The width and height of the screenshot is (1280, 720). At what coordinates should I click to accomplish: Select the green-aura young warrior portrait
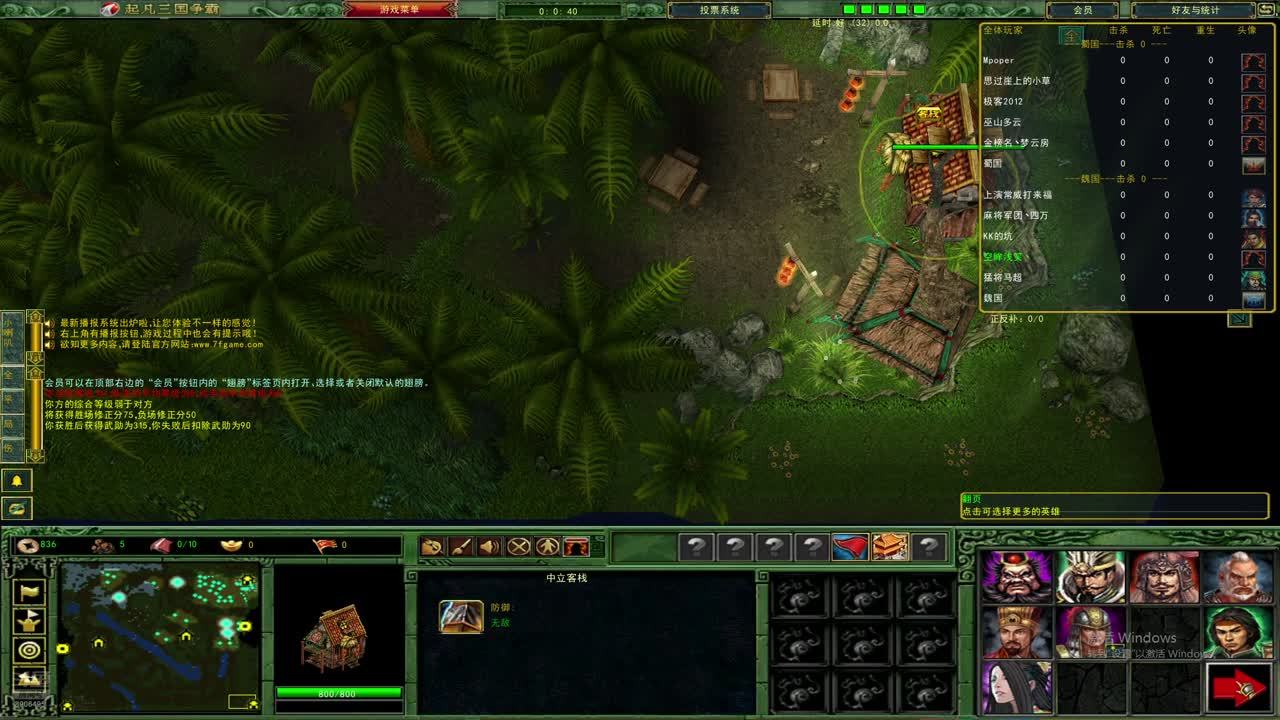point(1238,632)
